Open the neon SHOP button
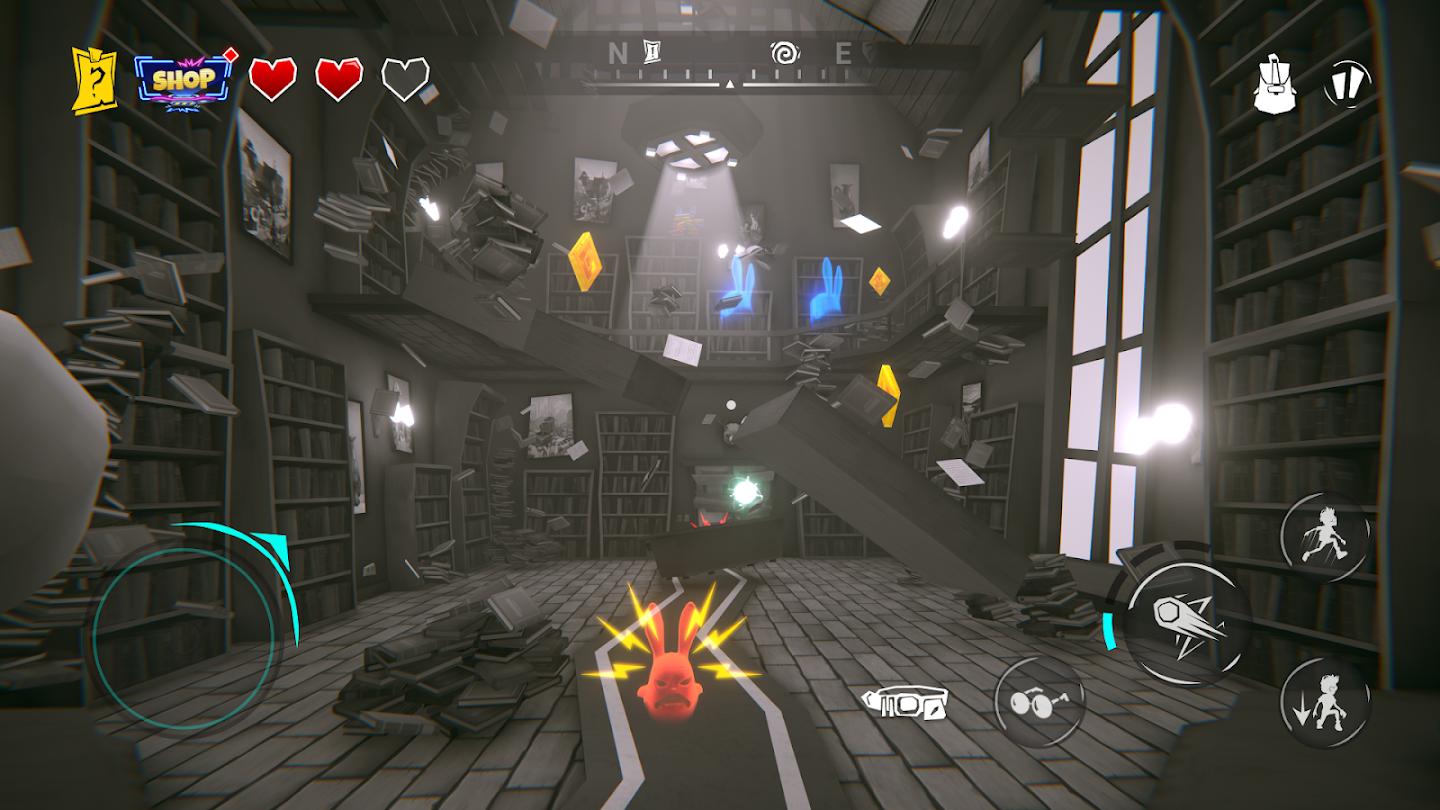 coord(182,80)
